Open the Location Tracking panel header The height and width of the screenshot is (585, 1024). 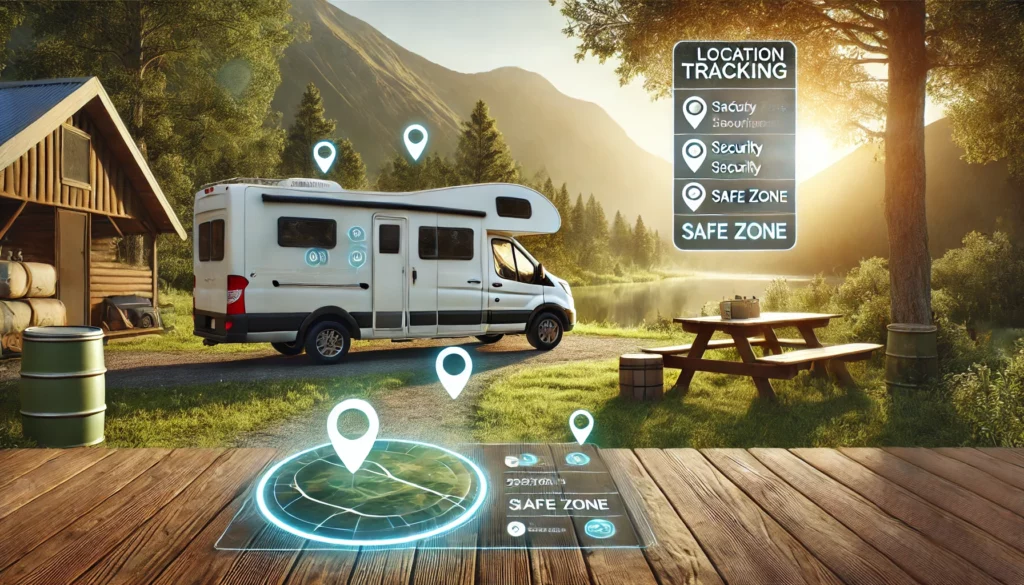pyautogui.click(x=734, y=62)
